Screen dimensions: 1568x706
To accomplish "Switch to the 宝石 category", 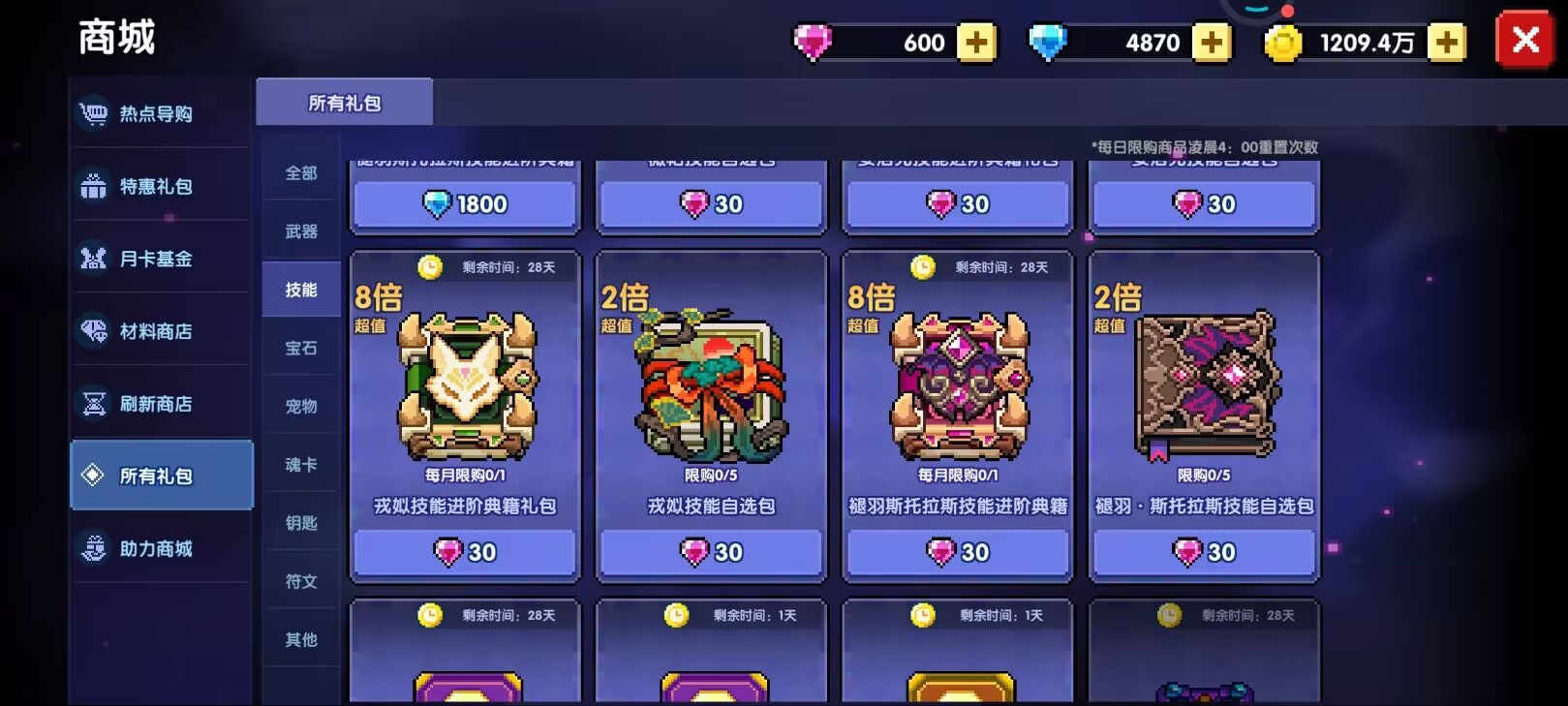I will tap(301, 348).
